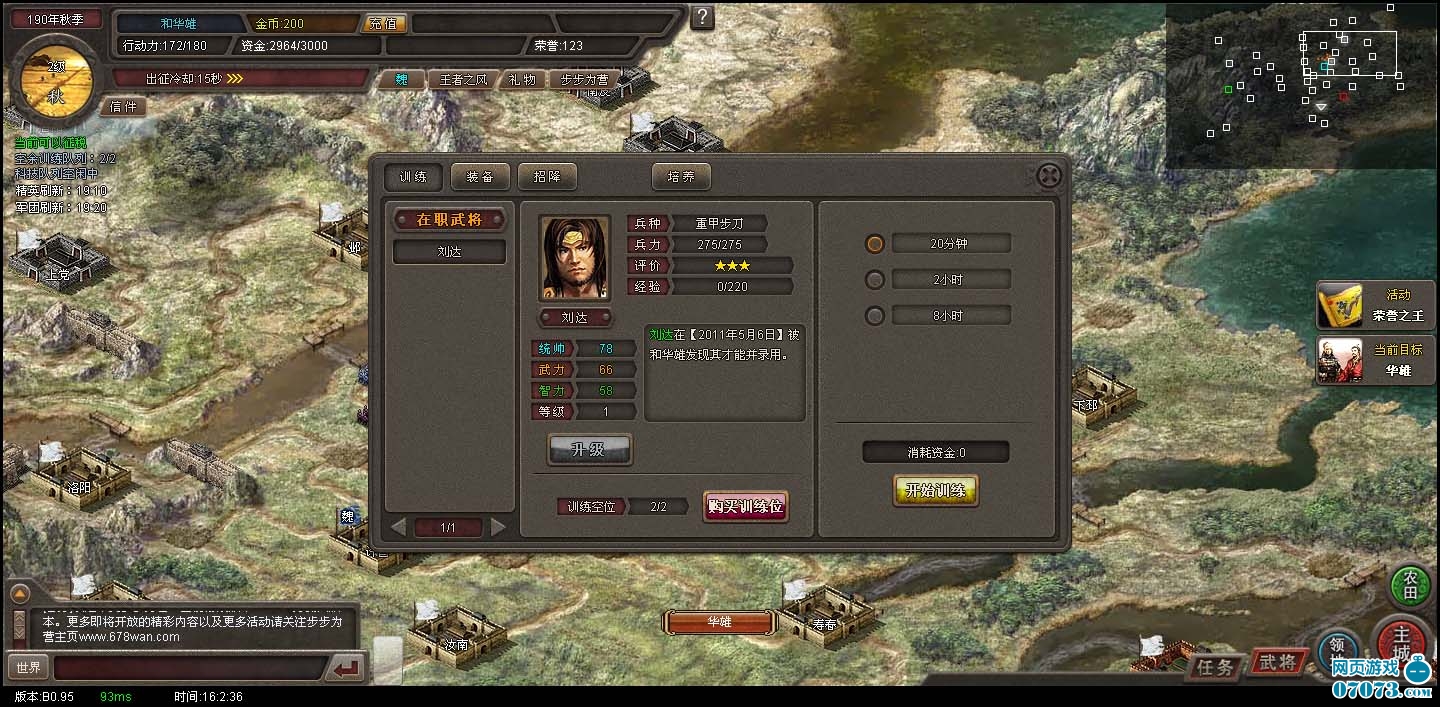The image size is (1440, 707).
Task: Choose the 20分钟 training duration
Action: (x=875, y=244)
